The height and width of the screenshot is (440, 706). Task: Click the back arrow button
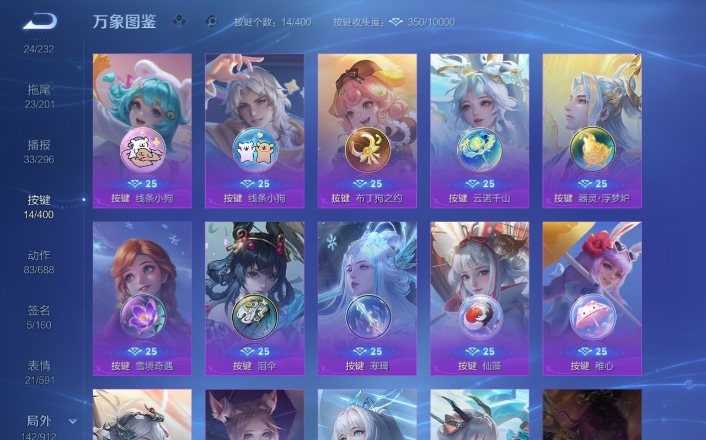pyautogui.click(x=40, y=21)
